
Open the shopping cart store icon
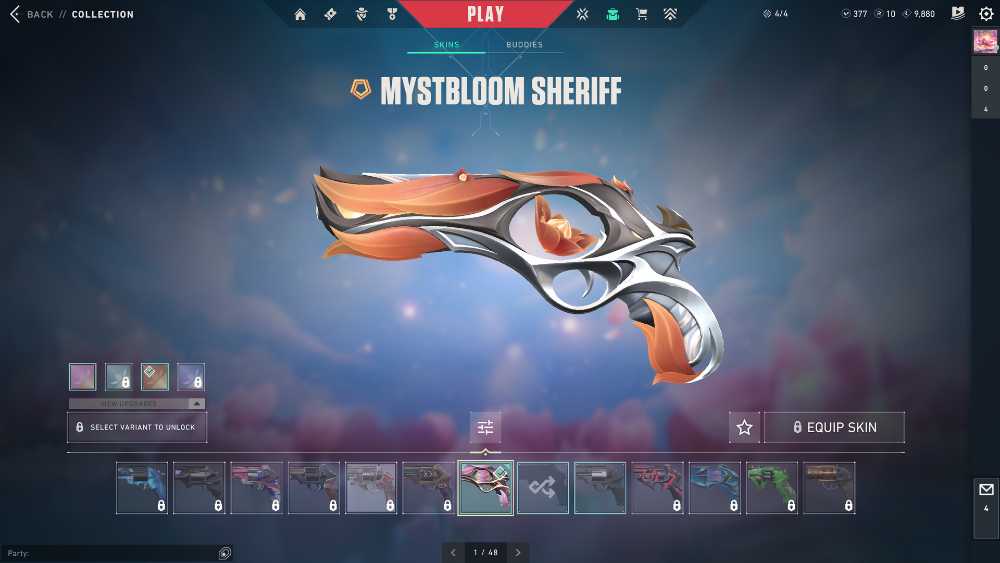point(642,15)
